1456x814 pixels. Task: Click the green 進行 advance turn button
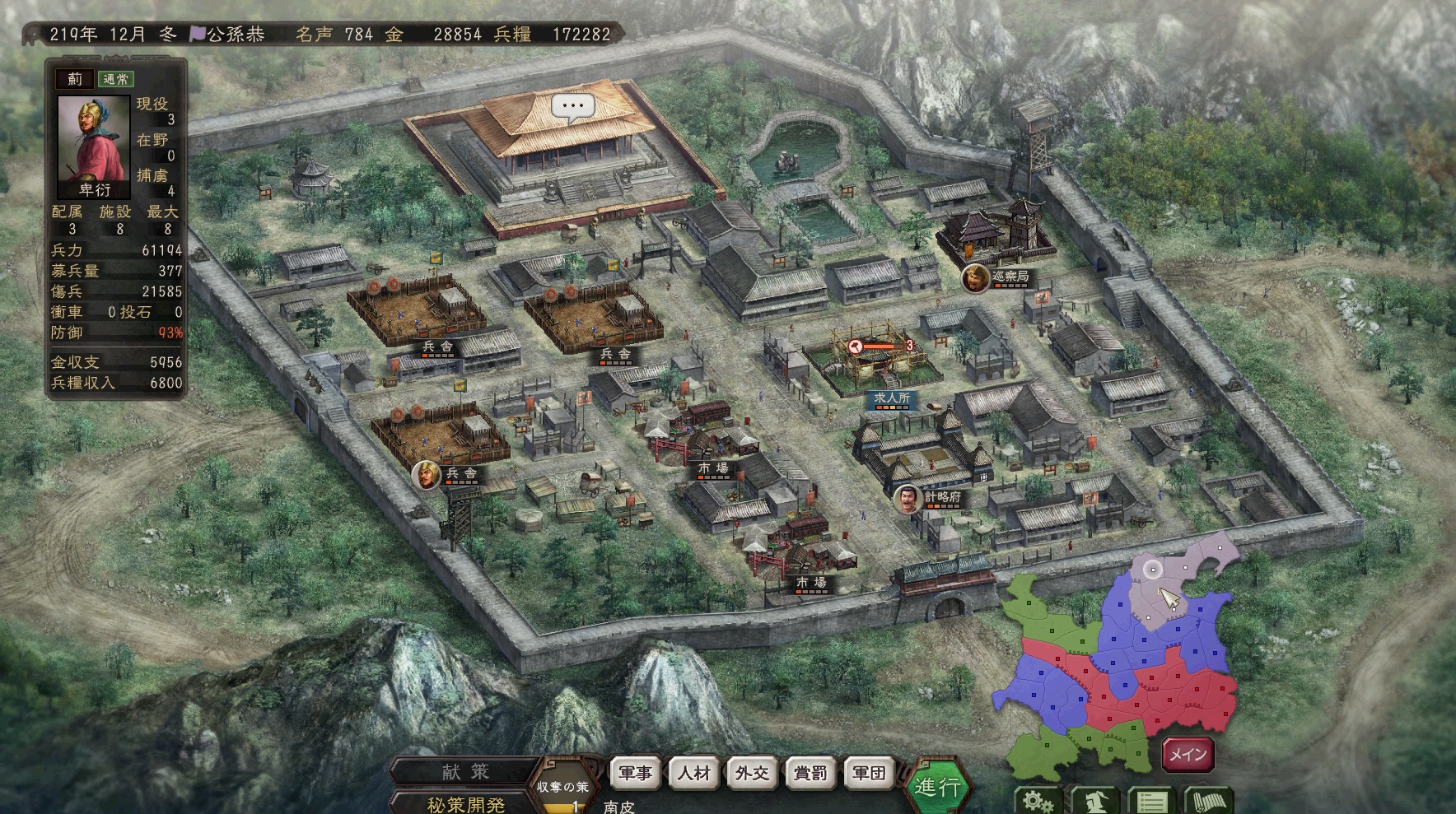(937, 787)
